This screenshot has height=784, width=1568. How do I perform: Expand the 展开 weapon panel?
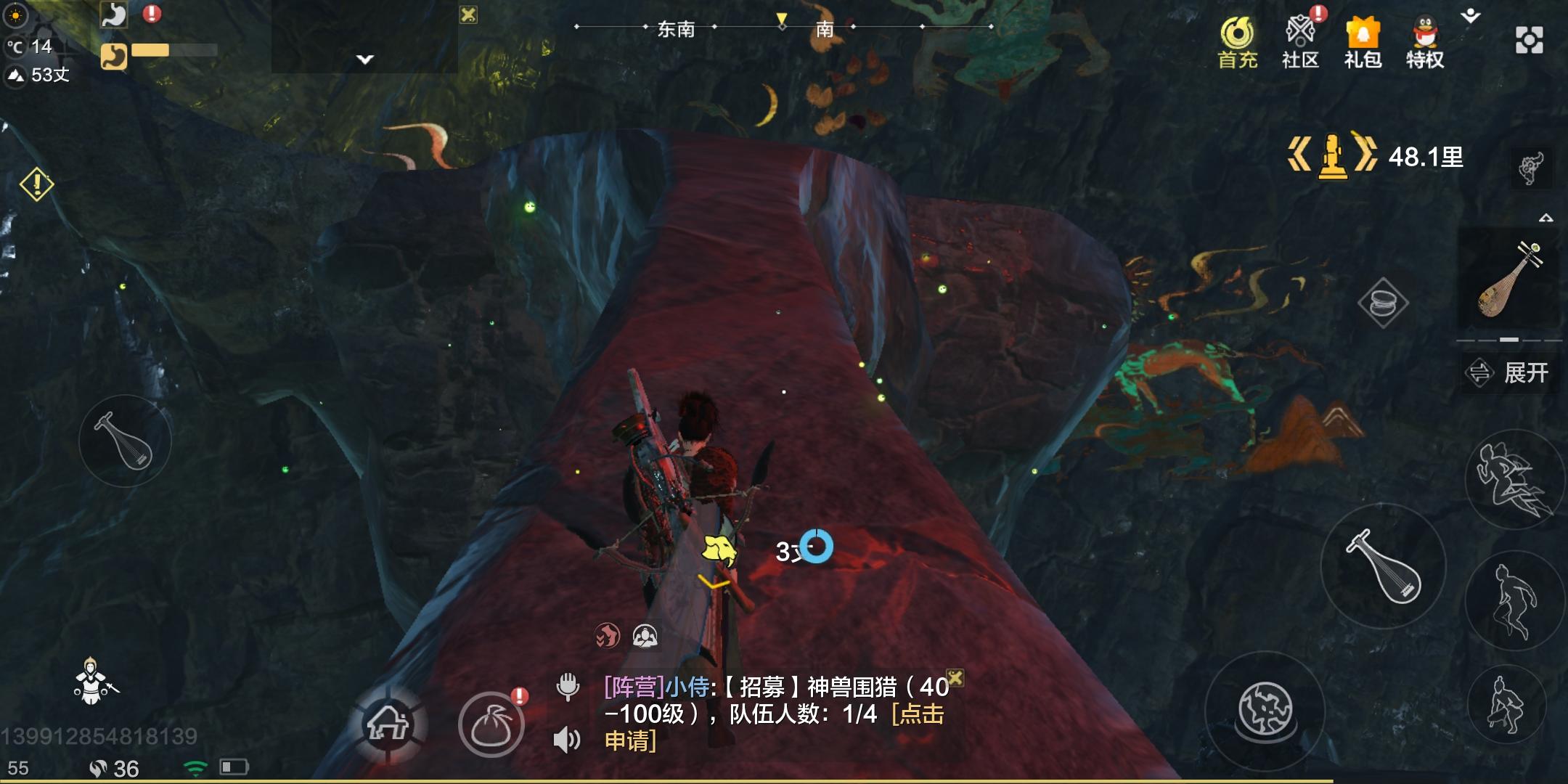coord(1511,373)
